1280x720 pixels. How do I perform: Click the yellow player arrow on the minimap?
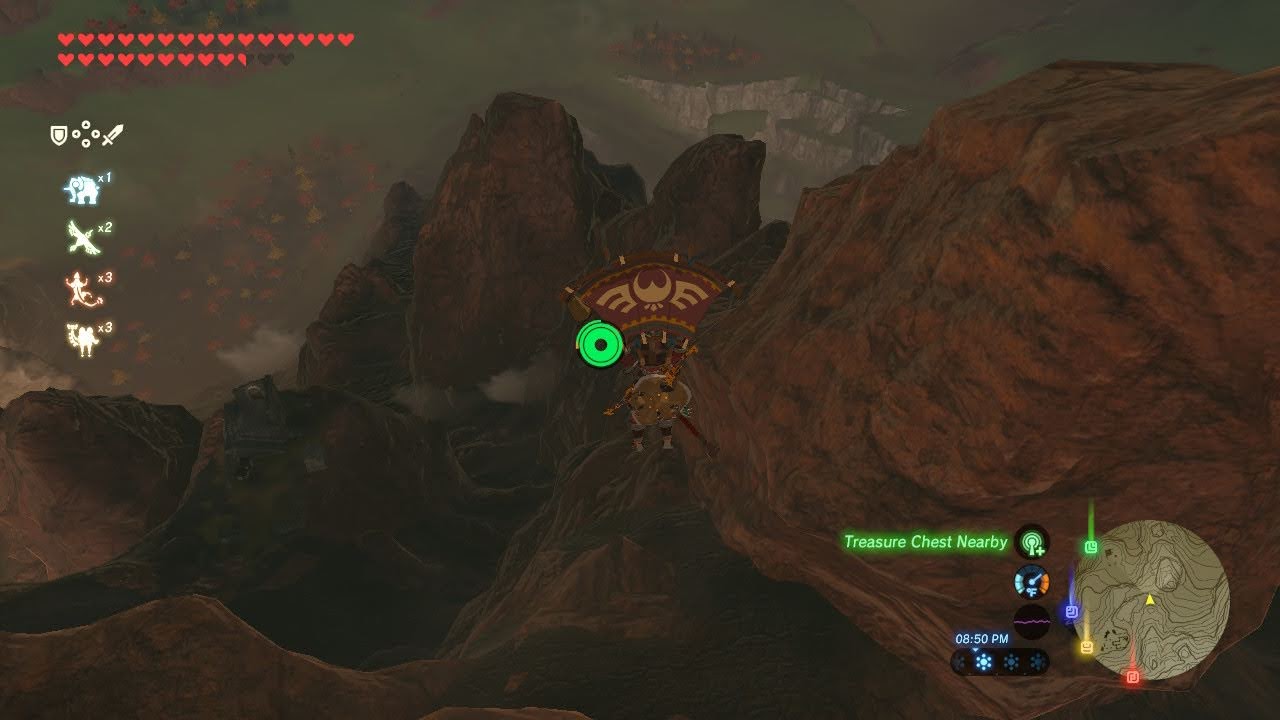1150,600
